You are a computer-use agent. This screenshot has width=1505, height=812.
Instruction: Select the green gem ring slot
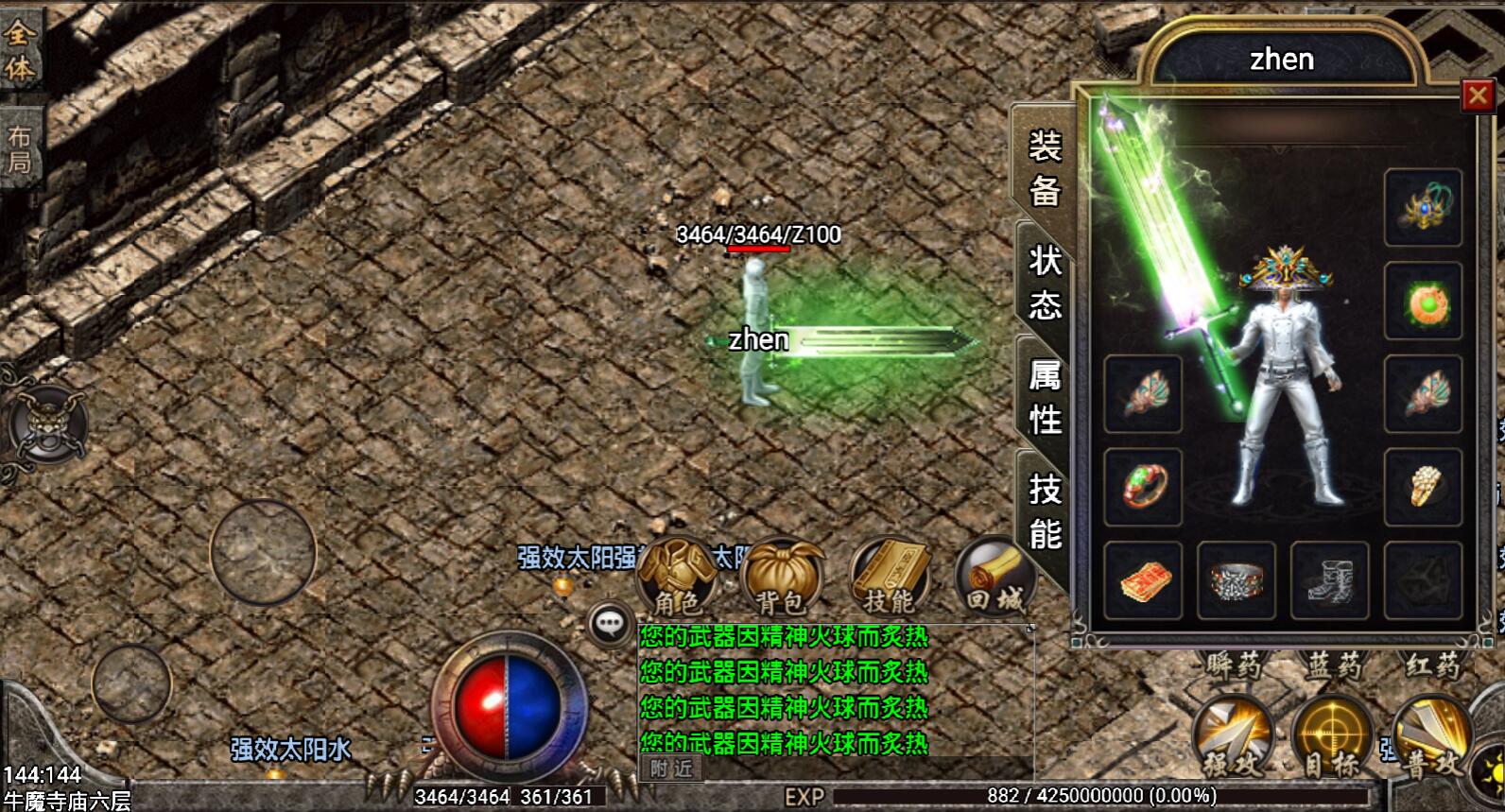point(1143,487)
